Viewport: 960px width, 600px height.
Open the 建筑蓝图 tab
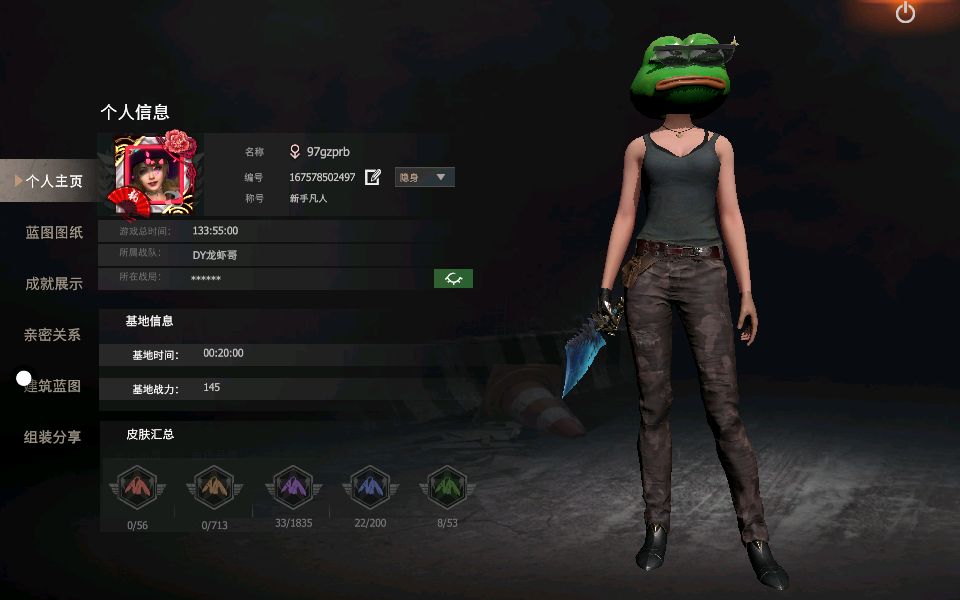54,386
